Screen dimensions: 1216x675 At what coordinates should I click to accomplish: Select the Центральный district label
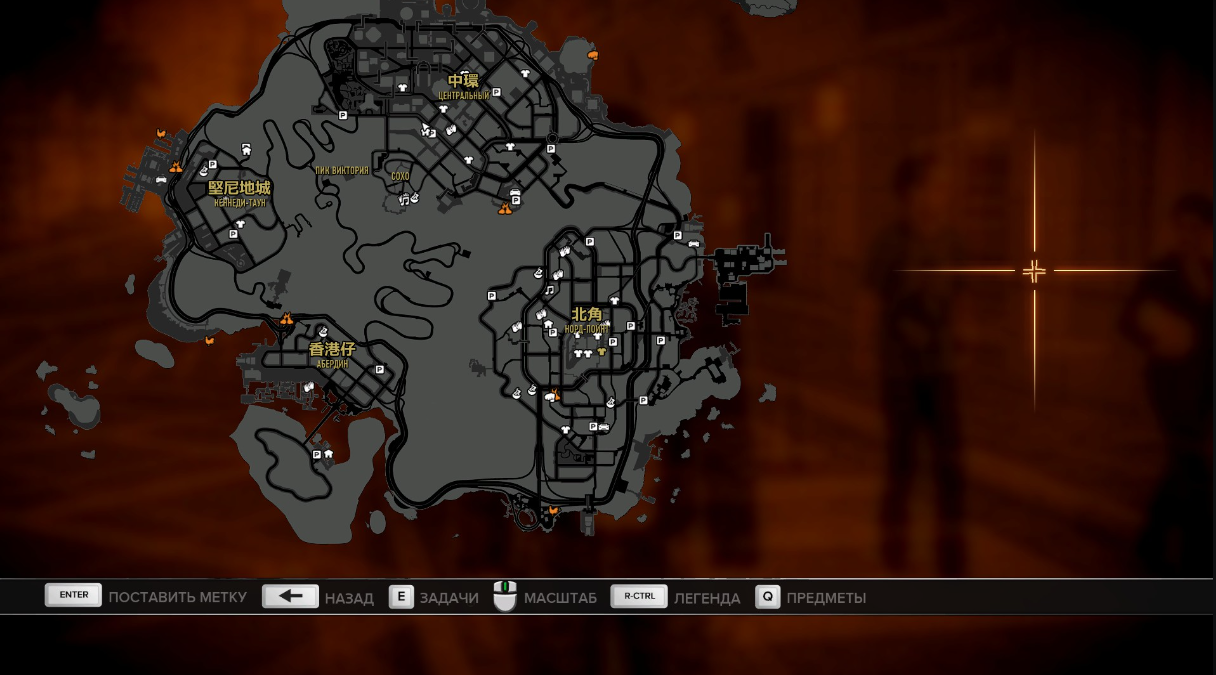(463, 96)
